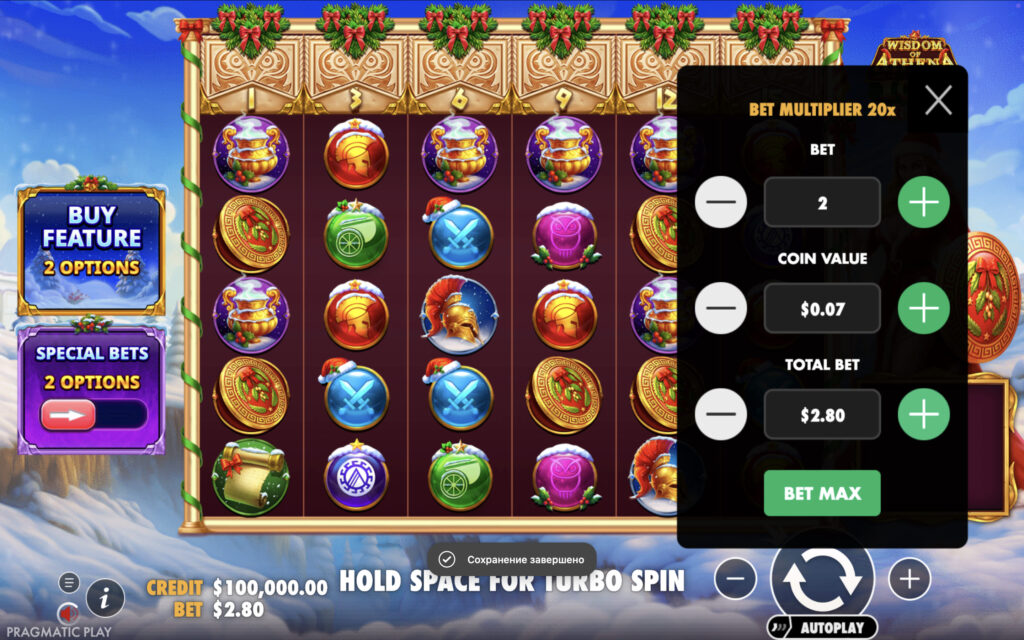Click the plus button beside spin
The image size is (1024, 640).
click(909, 579)
